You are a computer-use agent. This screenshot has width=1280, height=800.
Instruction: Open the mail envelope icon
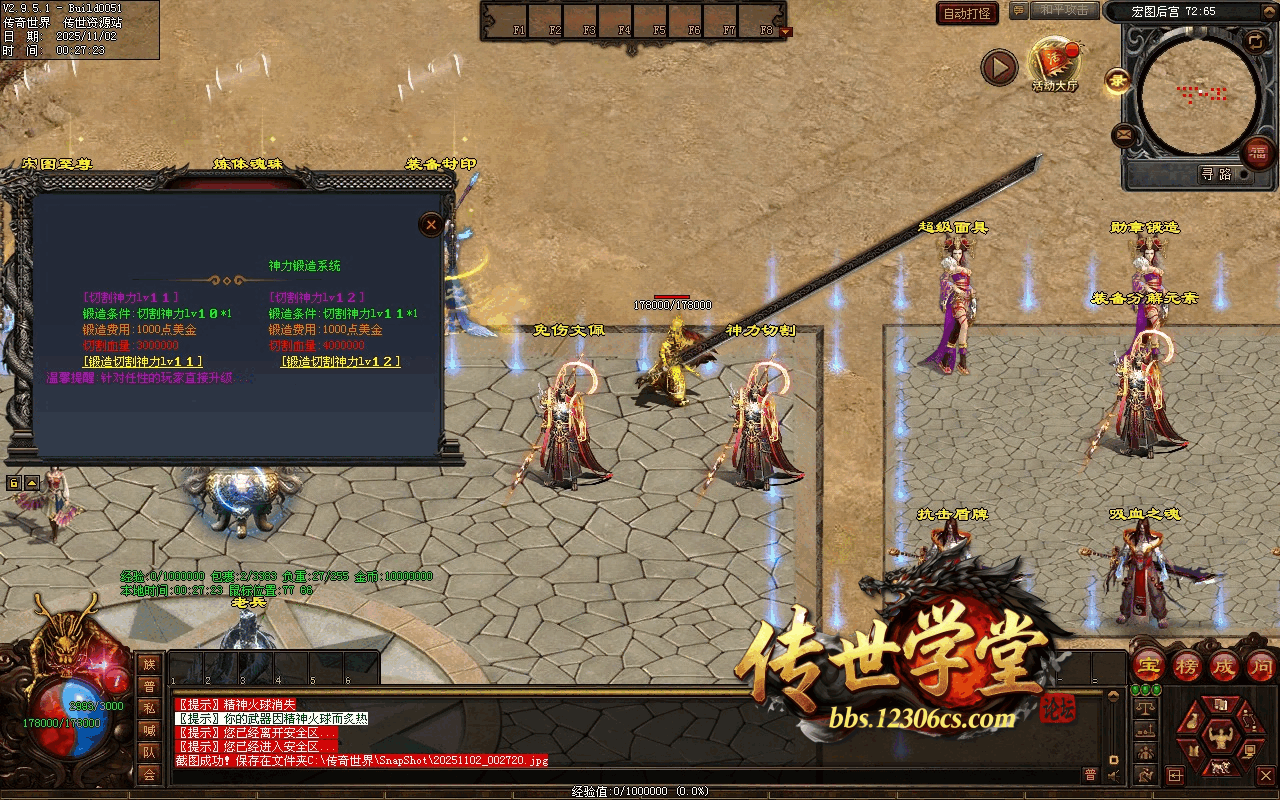pos(1124,134)
